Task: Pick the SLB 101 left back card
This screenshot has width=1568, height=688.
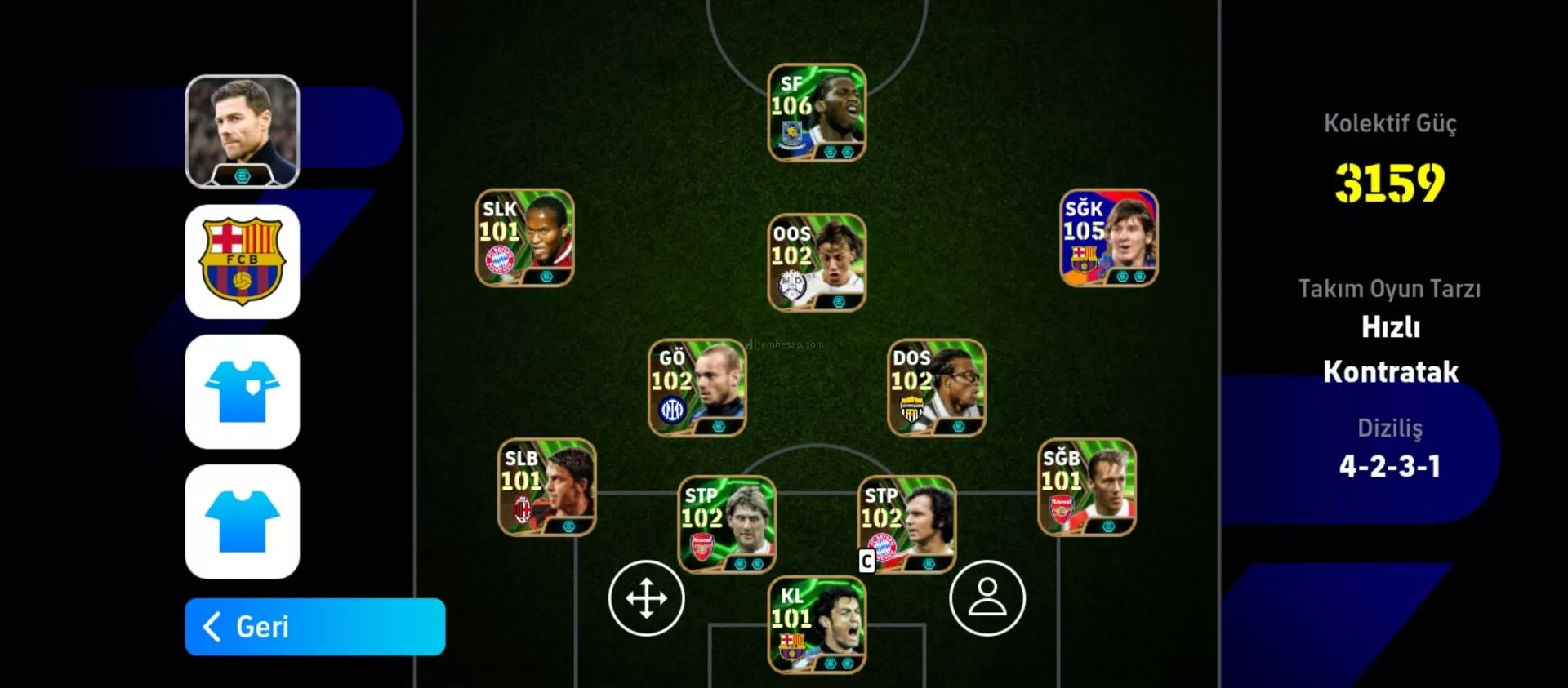Action: click(547, 487)
